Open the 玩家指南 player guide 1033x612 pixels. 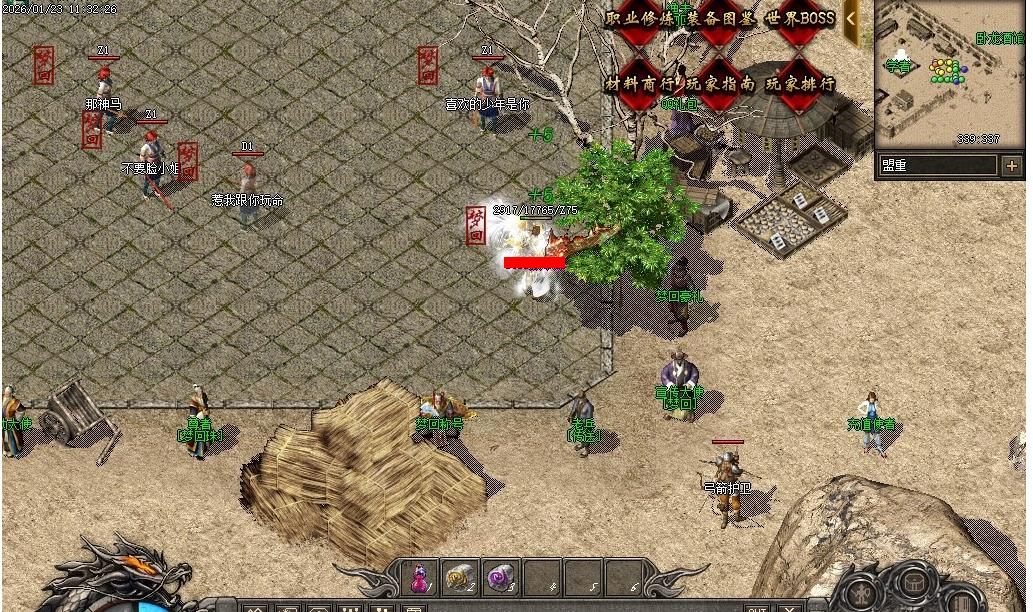[720, 84]
